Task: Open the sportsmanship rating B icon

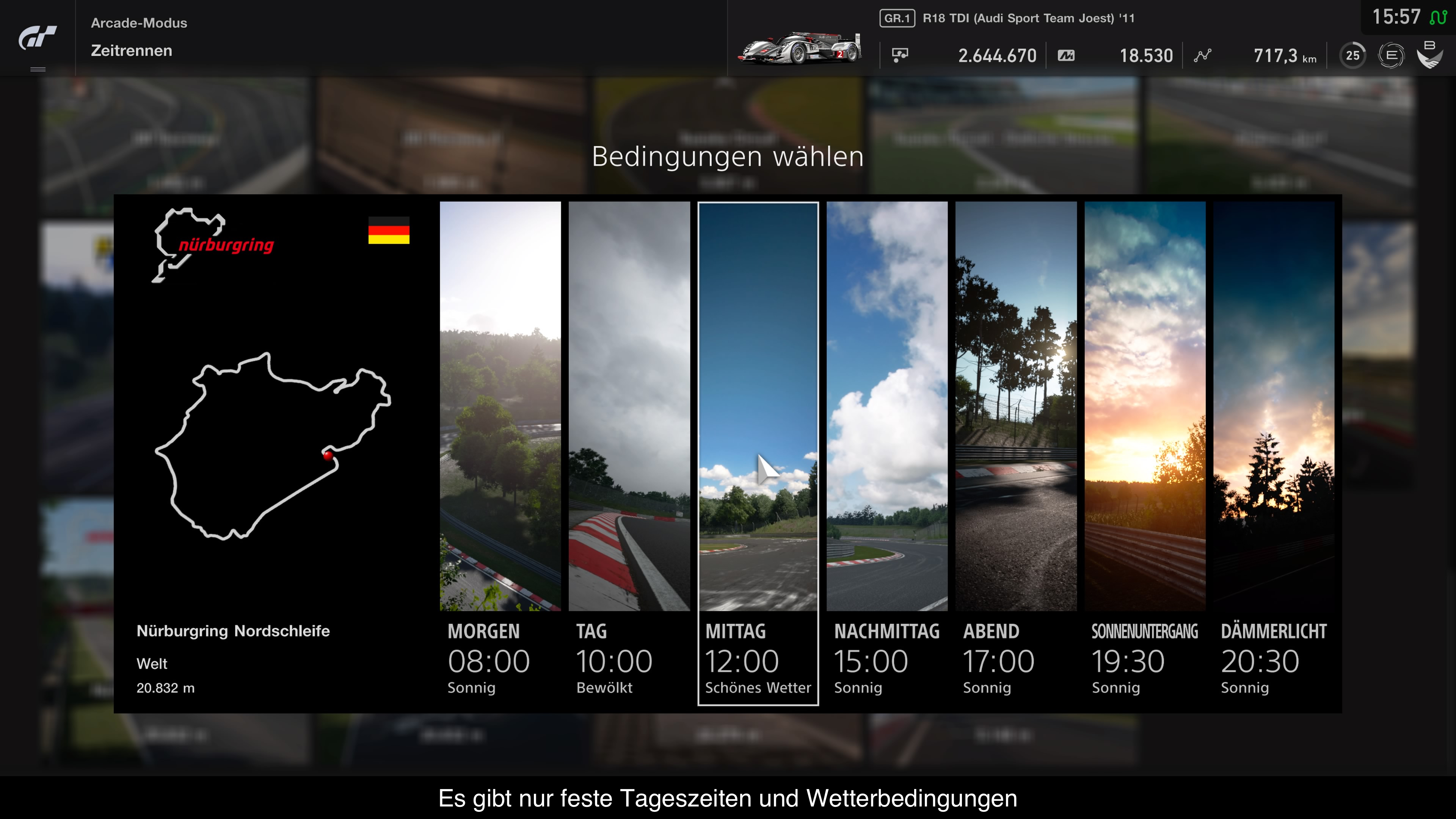Action: [1430, 54]
